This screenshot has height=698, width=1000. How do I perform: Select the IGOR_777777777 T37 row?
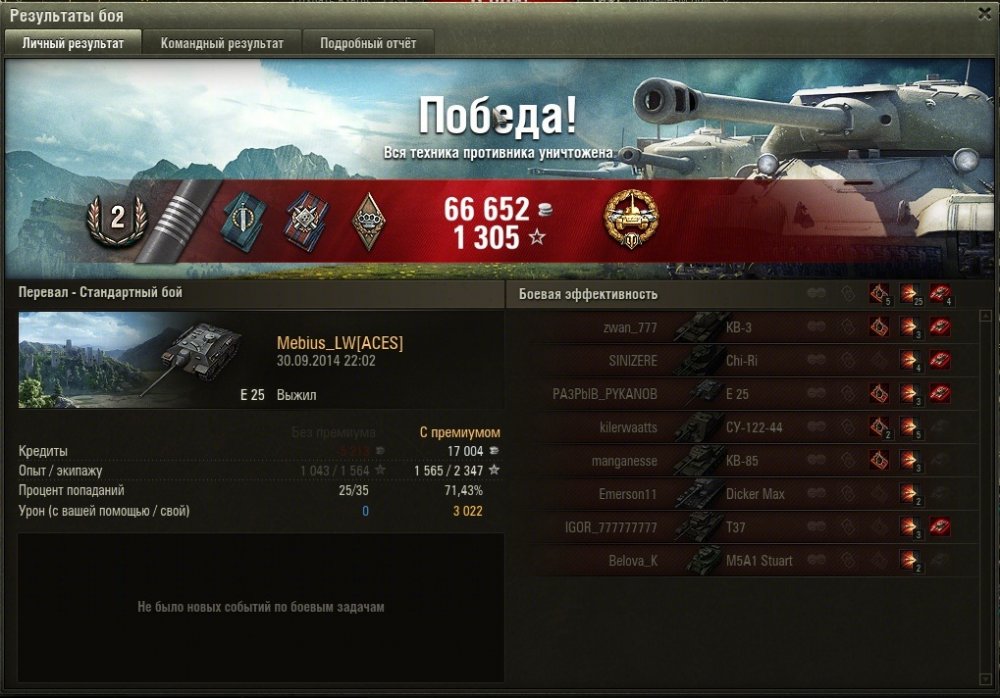tap(740, 527)
